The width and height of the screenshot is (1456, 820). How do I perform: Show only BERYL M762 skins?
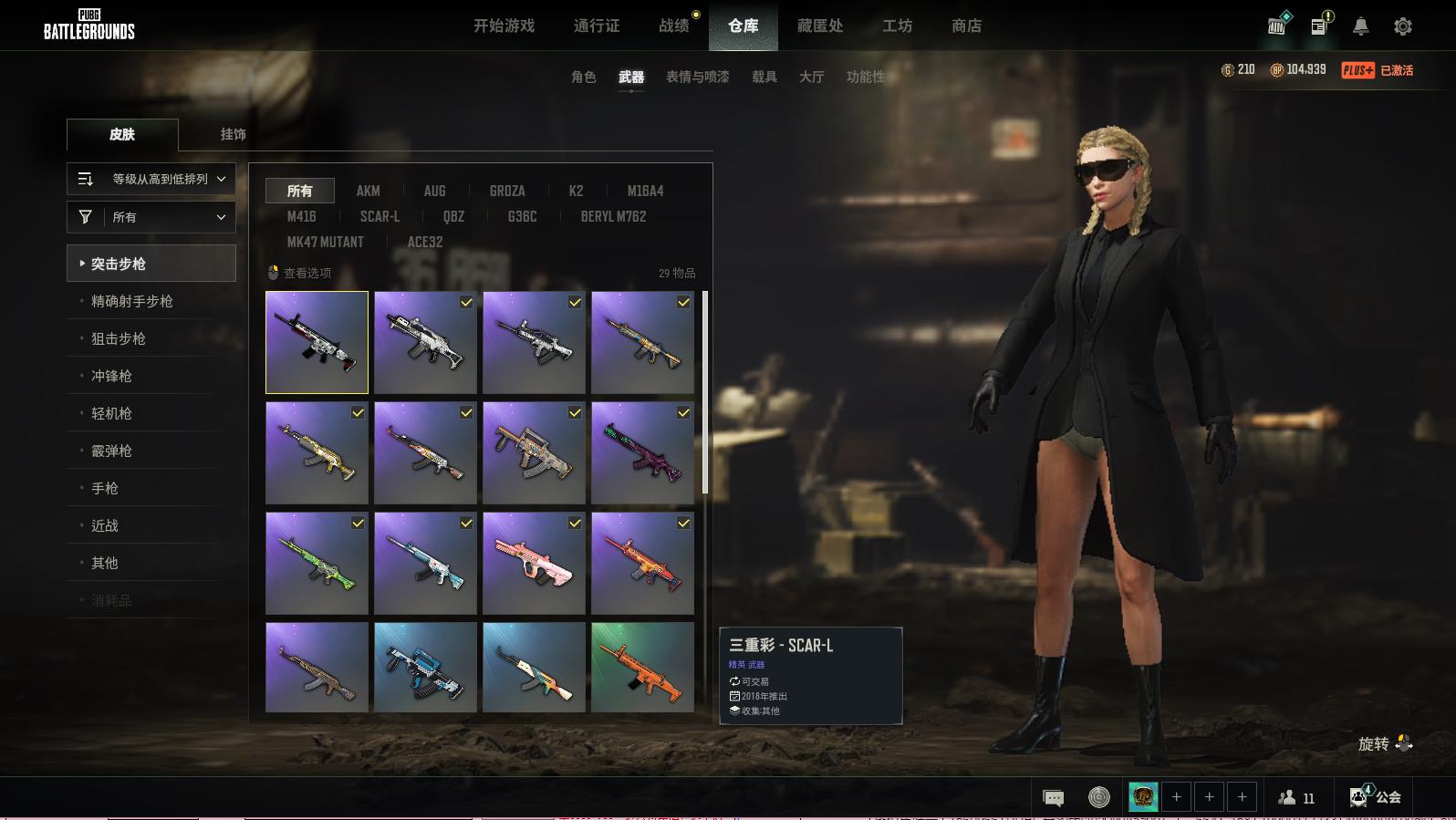[613, 216]
